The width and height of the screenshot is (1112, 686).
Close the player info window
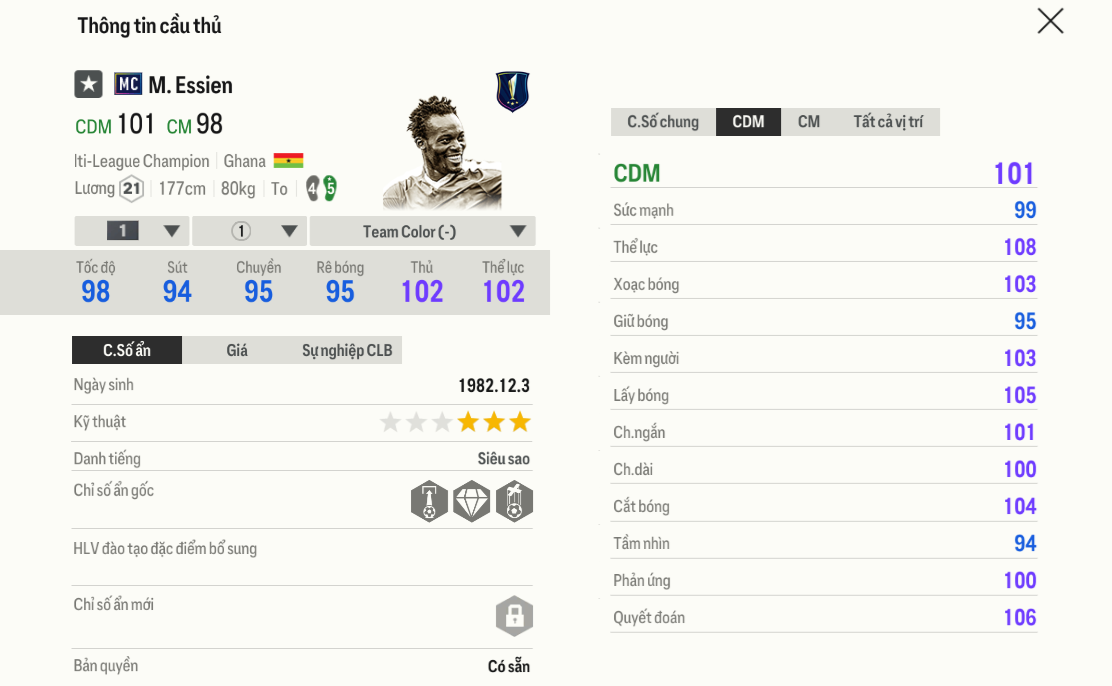1050,21
